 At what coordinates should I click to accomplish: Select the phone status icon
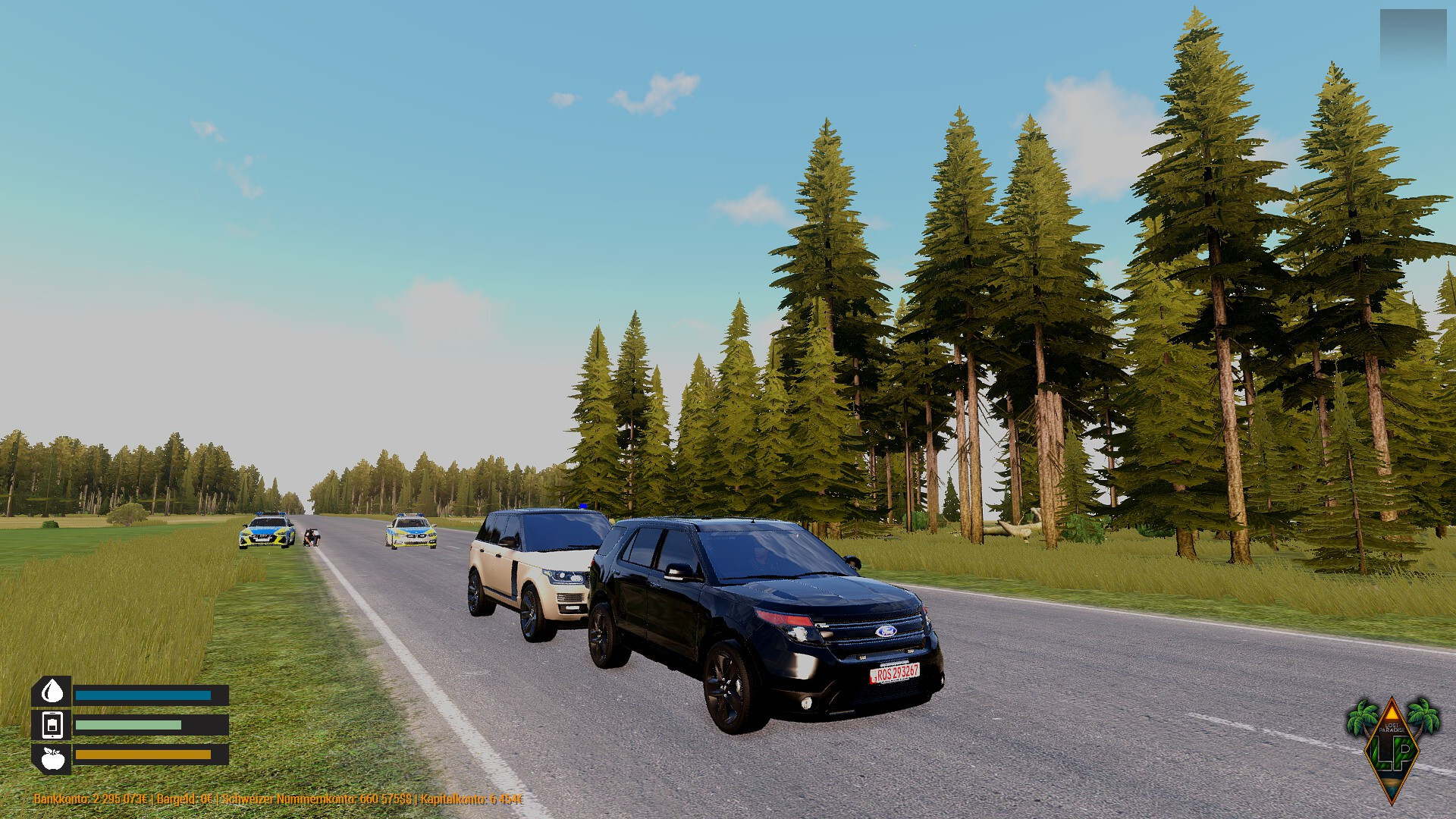tap(52, 725)
